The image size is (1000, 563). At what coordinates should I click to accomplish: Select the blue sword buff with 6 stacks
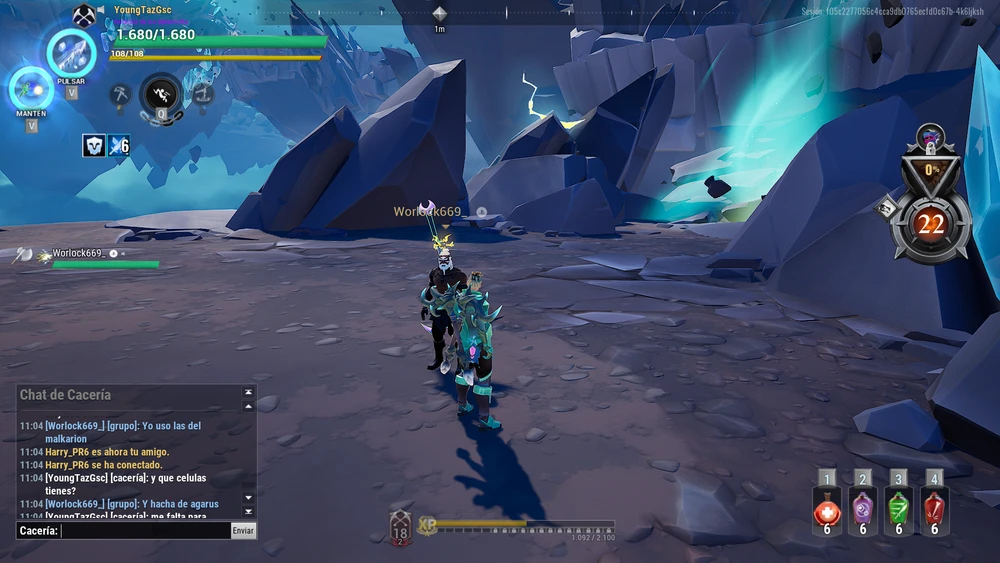point(119,145)
